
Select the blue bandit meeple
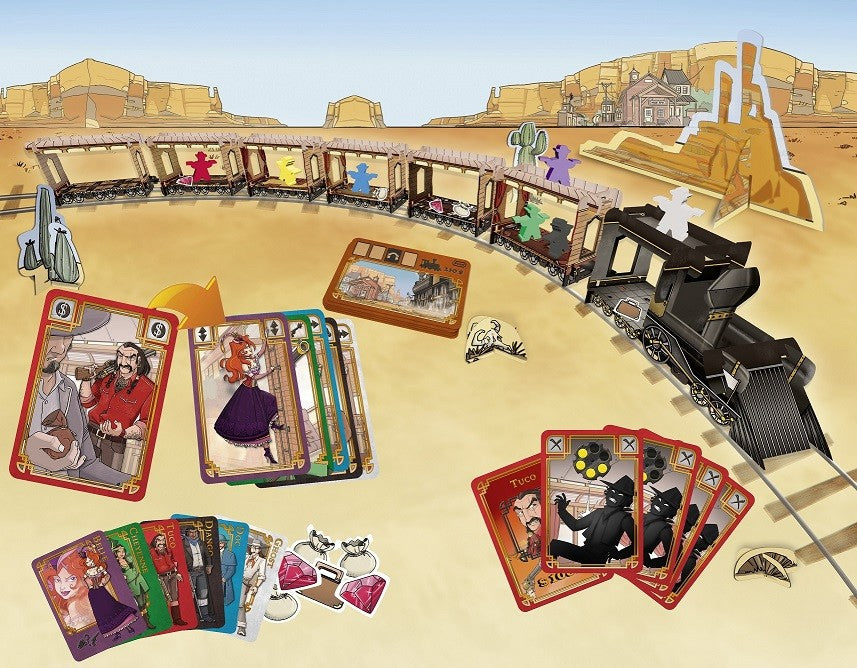point(361,178)
